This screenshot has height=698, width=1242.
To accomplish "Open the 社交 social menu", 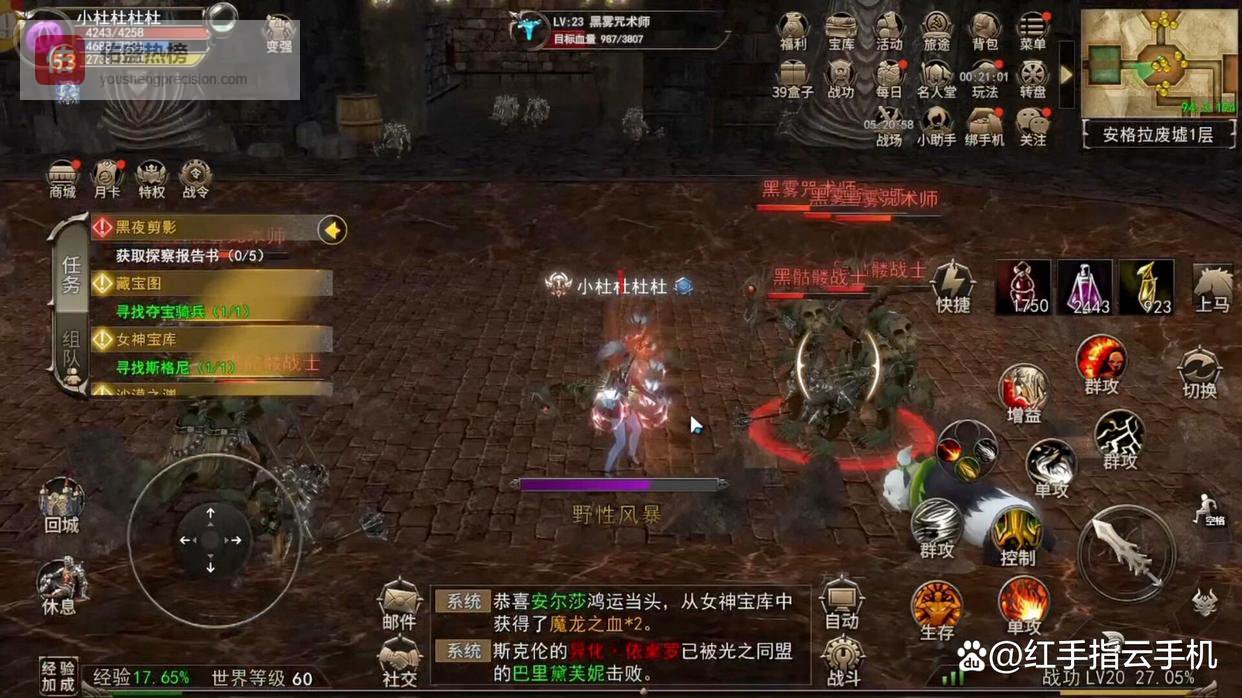I will click(399, 660).
